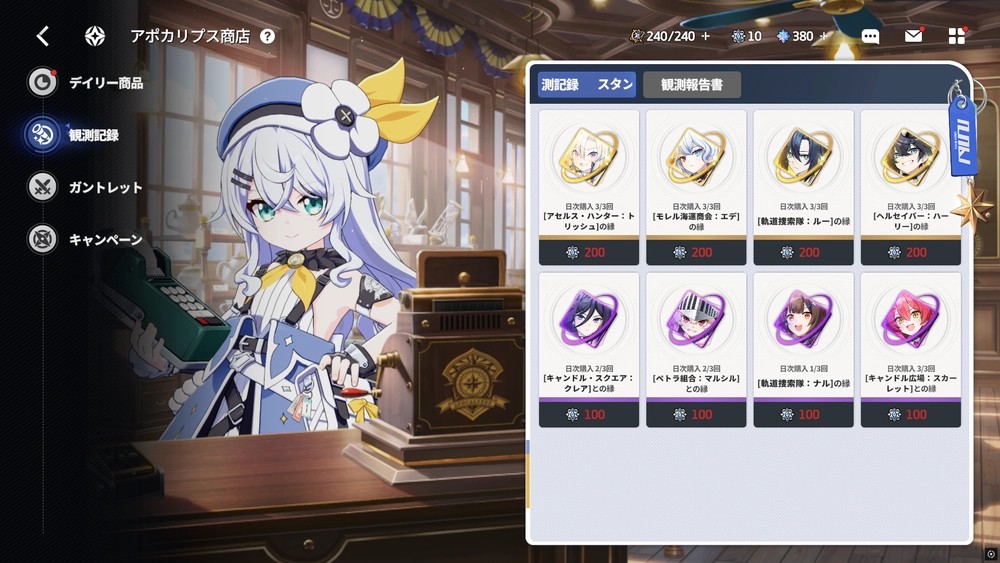Choose the ルー bond item
This screenshot has width=1000, height=563.
[x=803, y=187]
